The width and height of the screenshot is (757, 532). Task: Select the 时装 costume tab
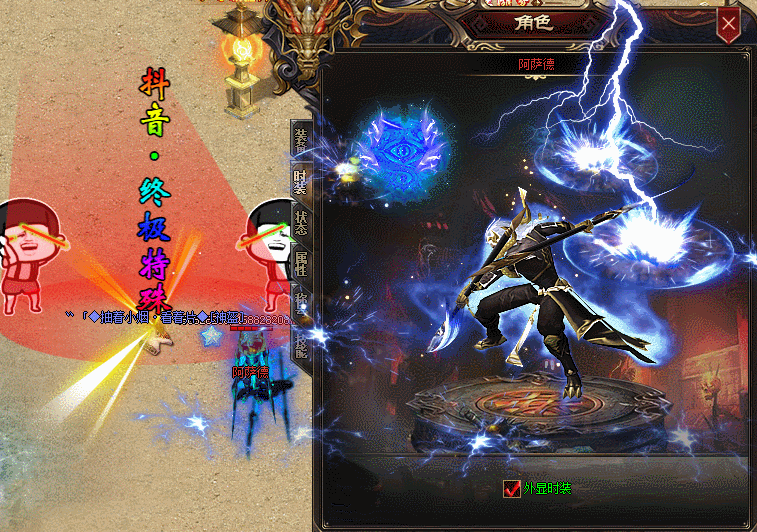click(x=300, y=180)
